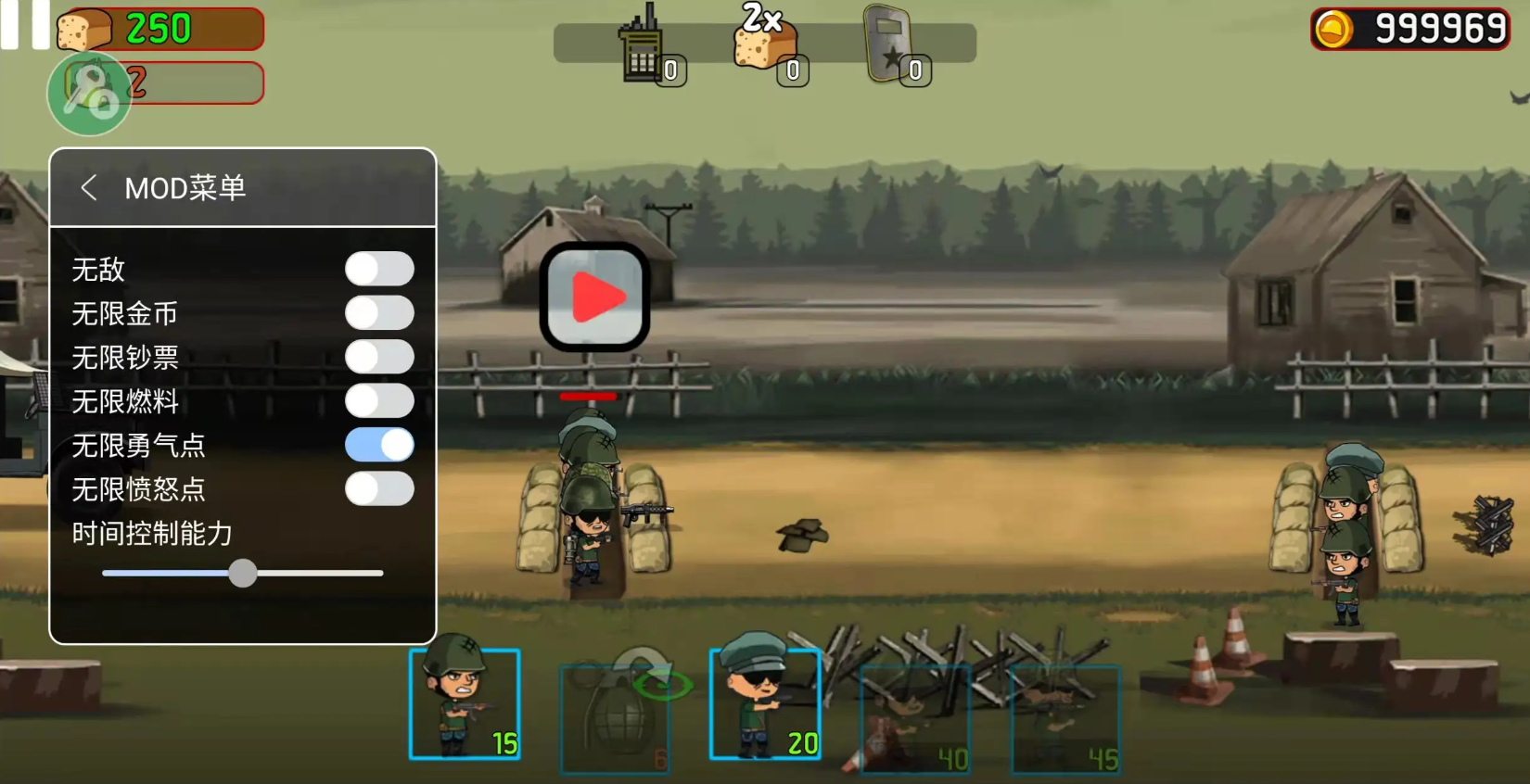
Task: Click the red play video button
Action: [x=594, y=297]
